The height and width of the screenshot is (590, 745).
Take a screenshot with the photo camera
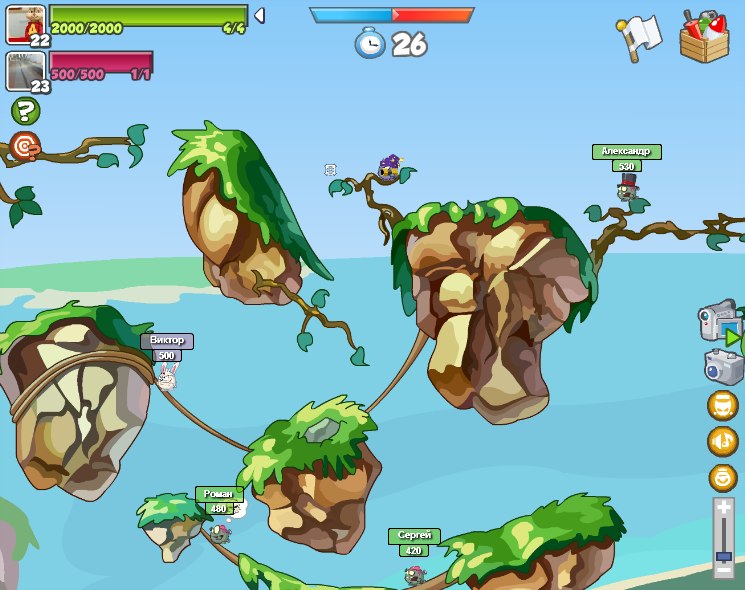[723, 366]
